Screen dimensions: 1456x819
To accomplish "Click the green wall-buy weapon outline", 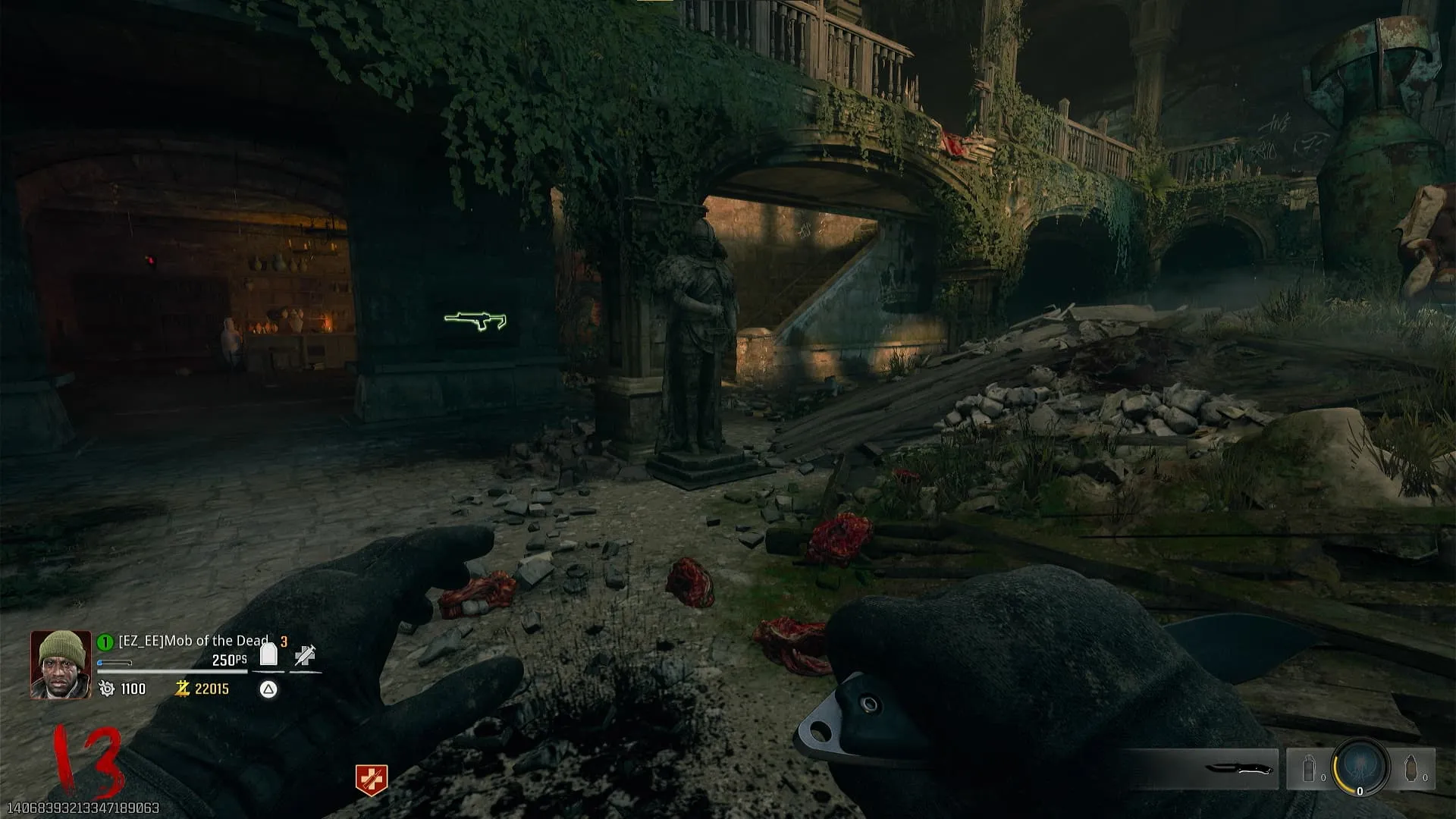I will 475,322.
